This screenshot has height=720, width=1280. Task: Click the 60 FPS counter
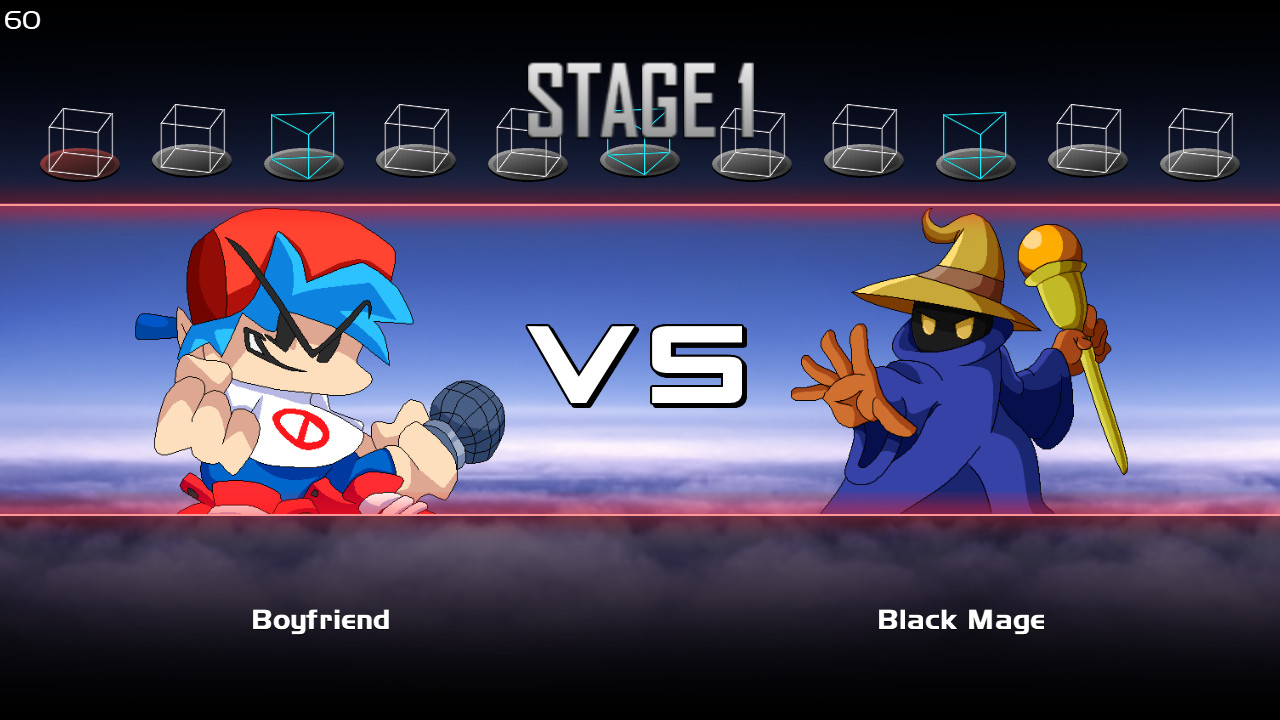pos(20,18)
